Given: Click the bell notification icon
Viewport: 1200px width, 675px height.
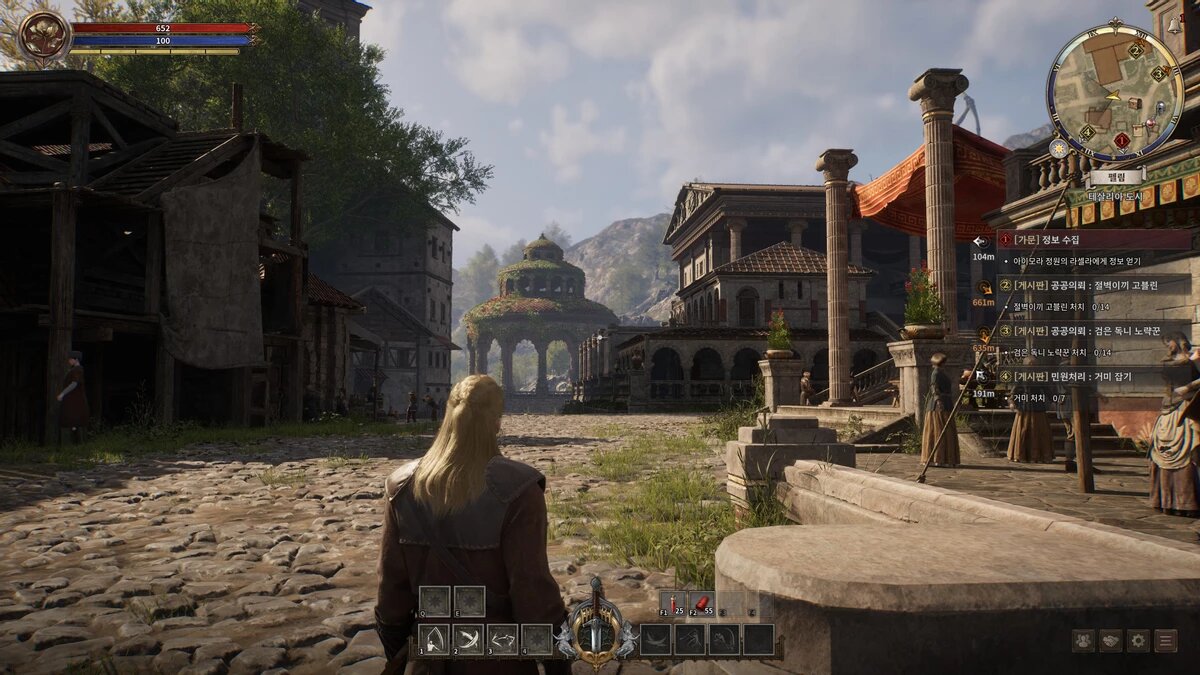Looking at the screenshot, I should (x=1175, y=27).
